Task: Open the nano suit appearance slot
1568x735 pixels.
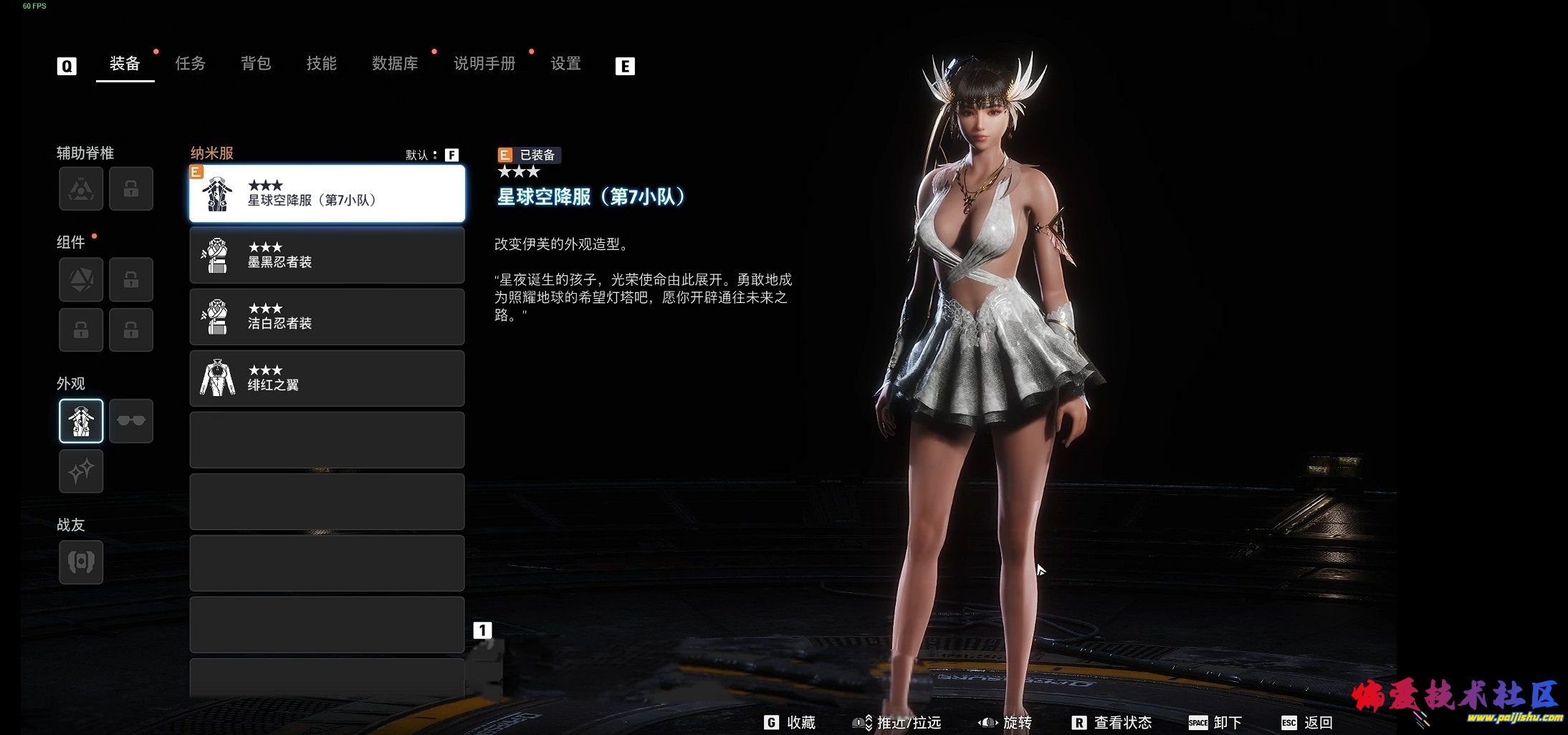Action: coord(81,421)
